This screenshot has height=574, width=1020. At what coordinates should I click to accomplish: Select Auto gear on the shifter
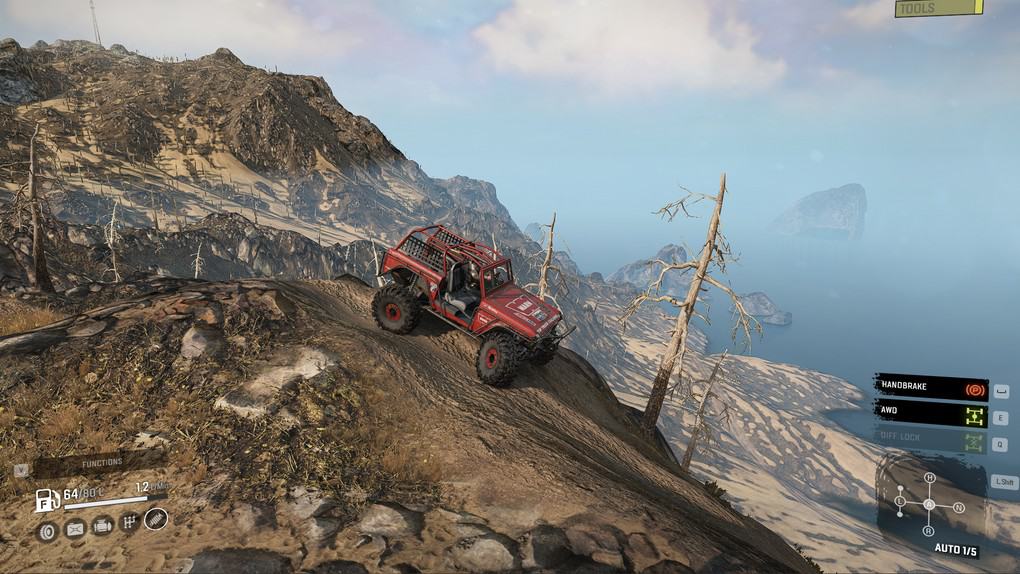[x=929, y=504]
